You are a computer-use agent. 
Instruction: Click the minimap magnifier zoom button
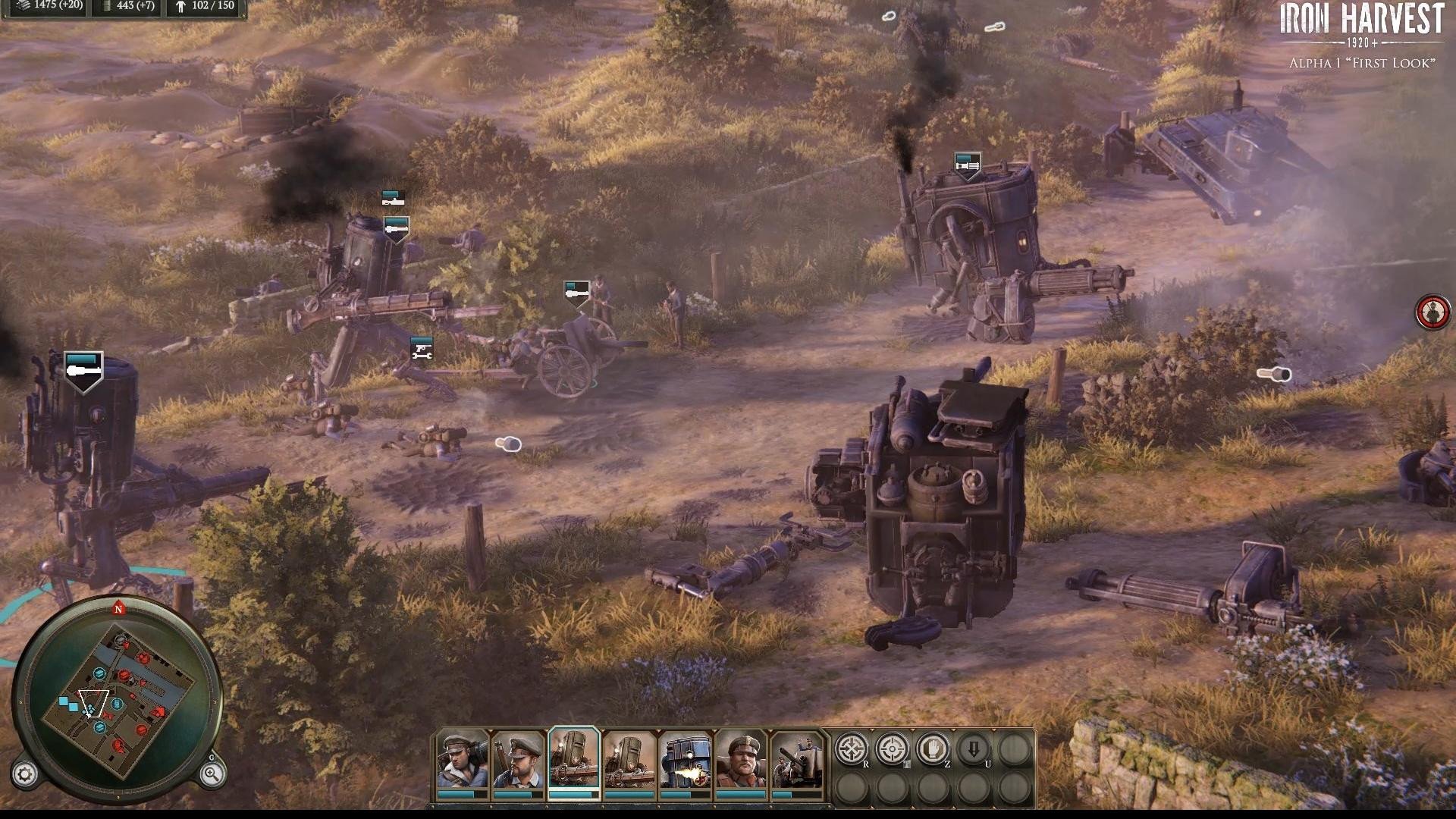212,773
